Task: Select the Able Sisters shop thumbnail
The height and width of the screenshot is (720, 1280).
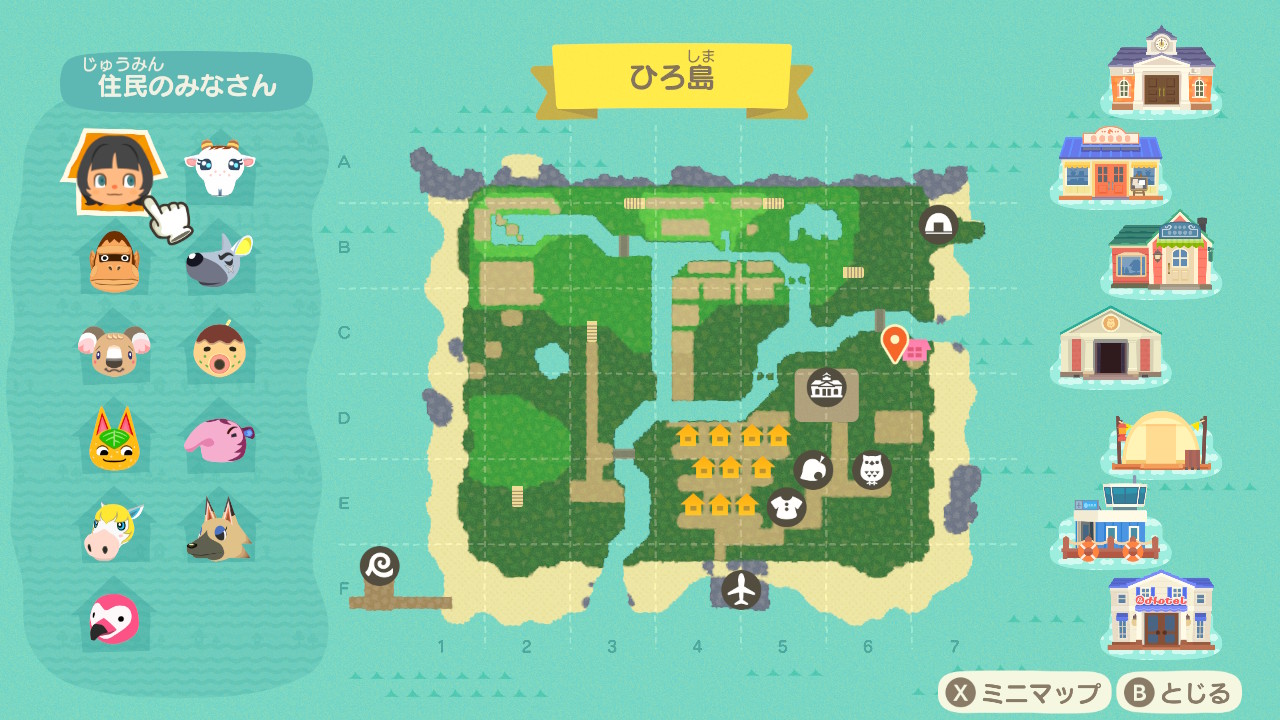Action: click(1160, 254)
